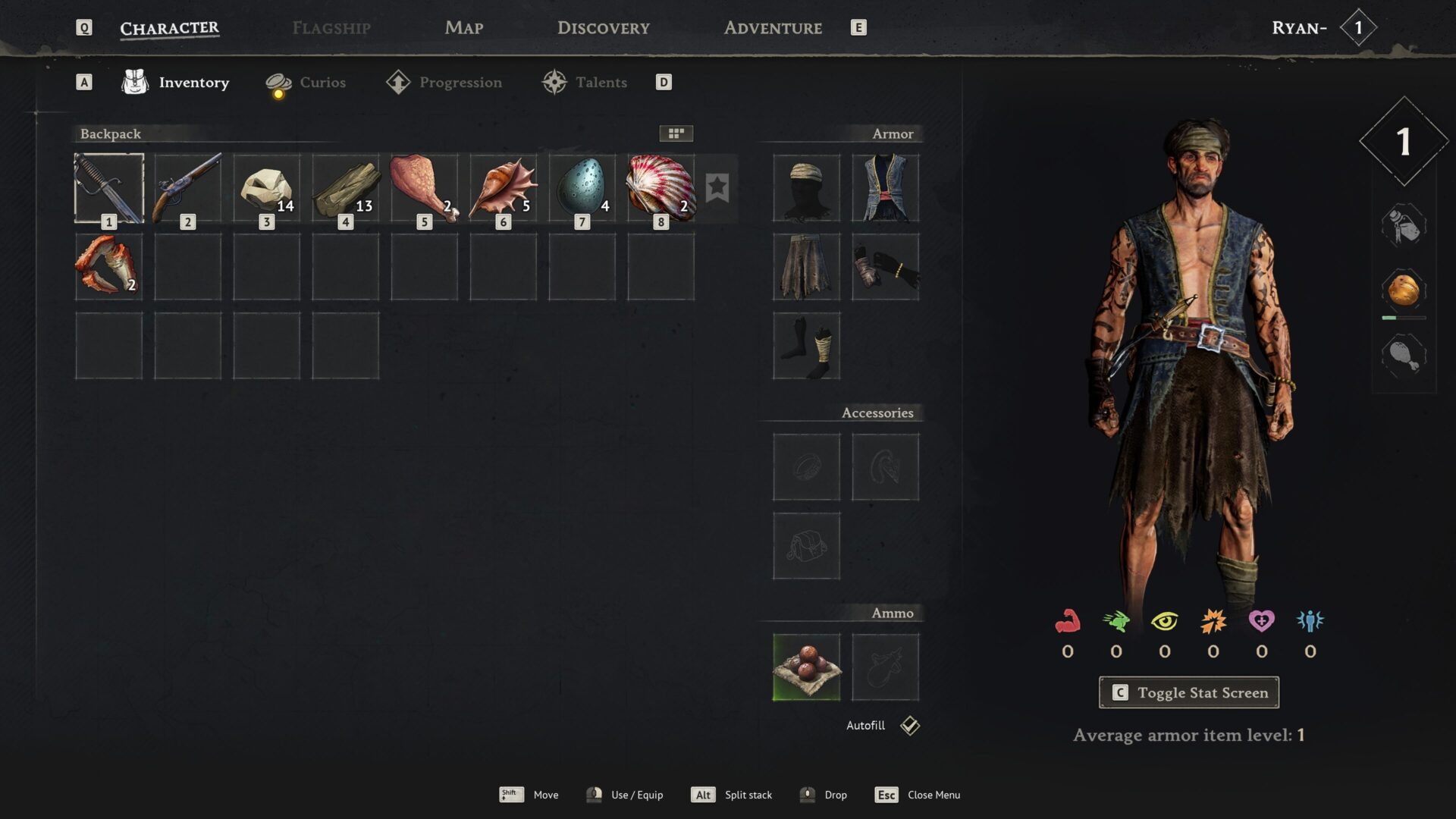Select the cutlass sword in backpack

click(x=109, y=188)
